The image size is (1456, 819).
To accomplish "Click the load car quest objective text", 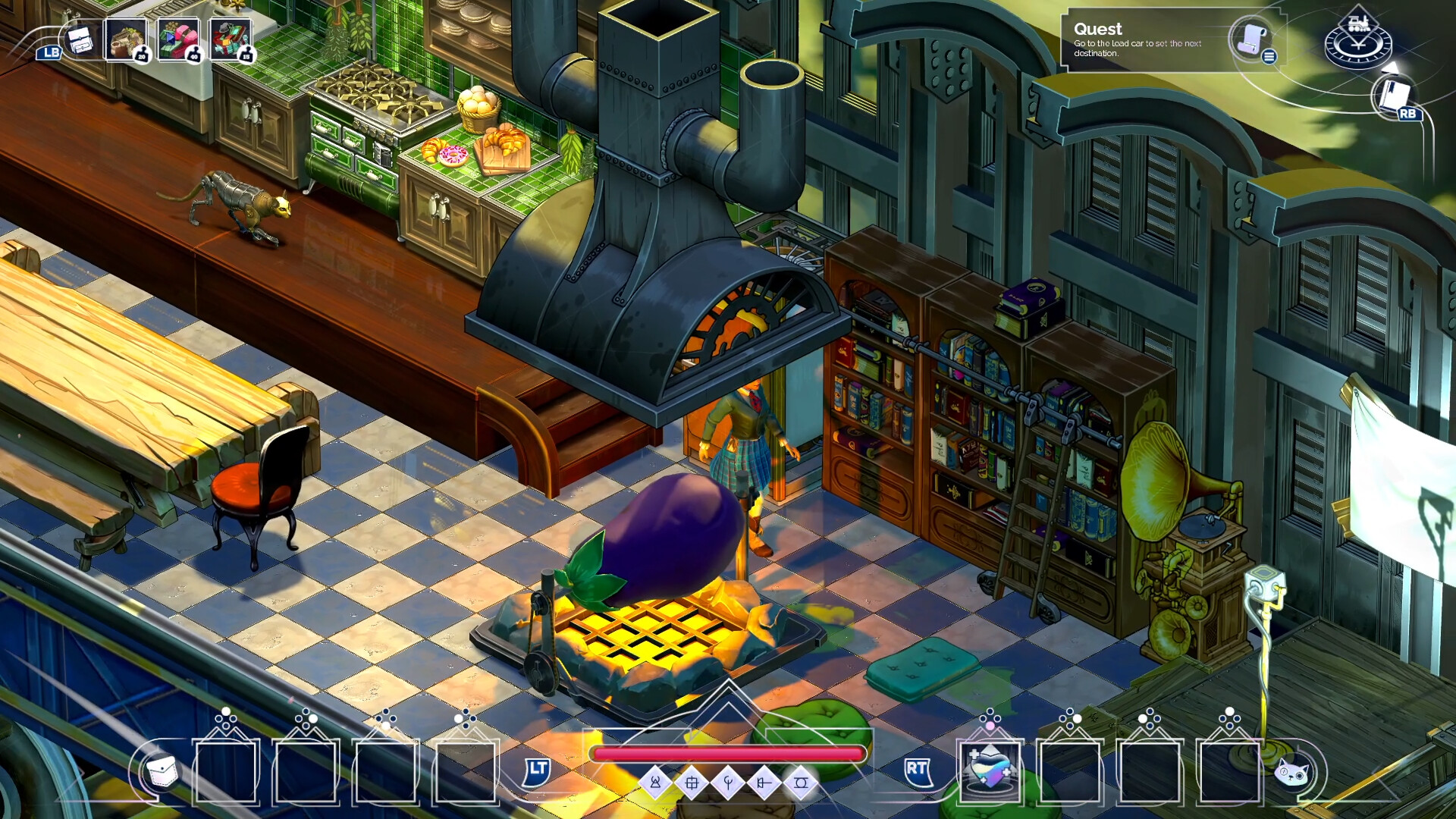I will pyautogui.click(x=1136, y=47).
